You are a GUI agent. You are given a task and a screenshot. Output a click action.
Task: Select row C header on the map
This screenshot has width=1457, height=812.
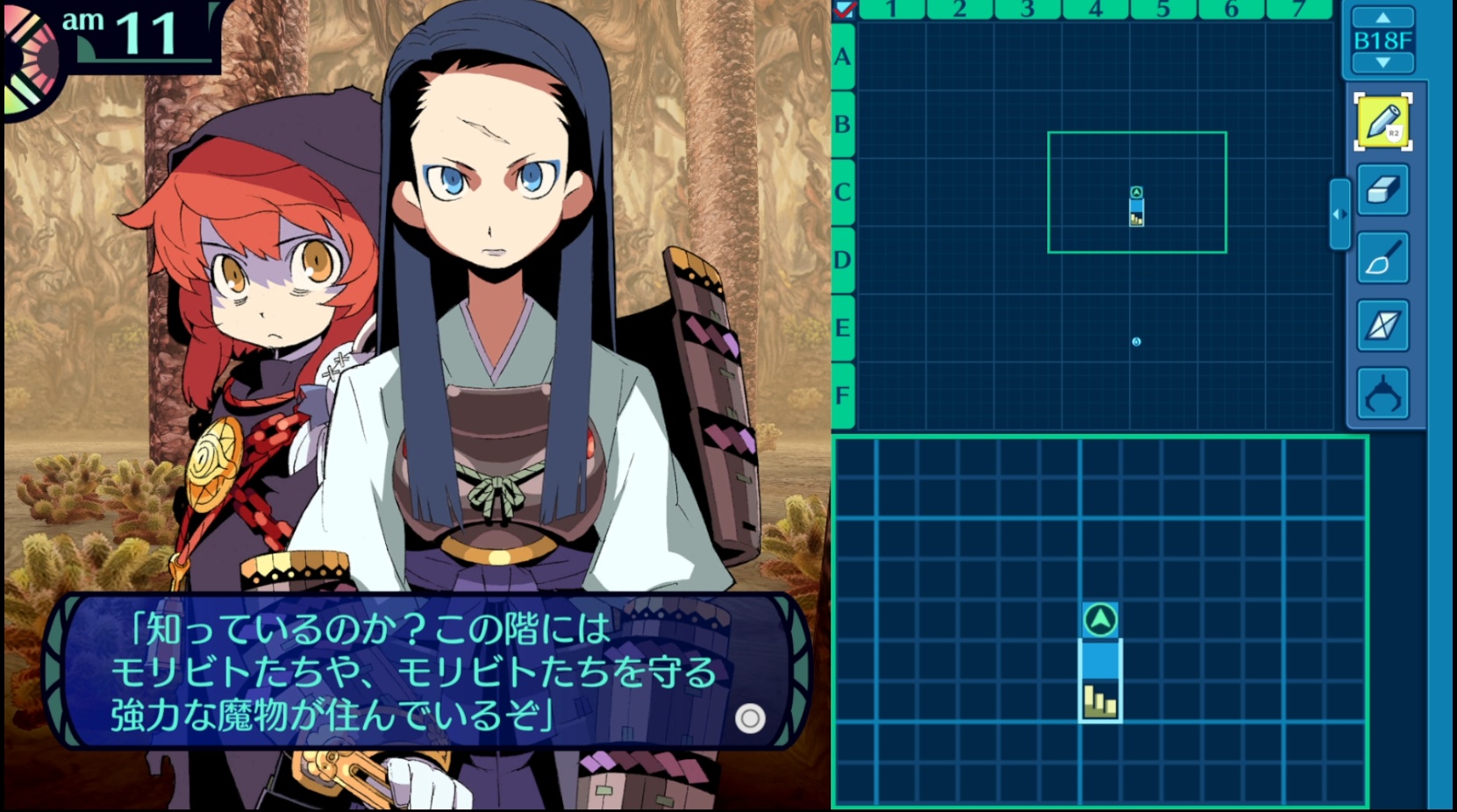coord(843,192)
